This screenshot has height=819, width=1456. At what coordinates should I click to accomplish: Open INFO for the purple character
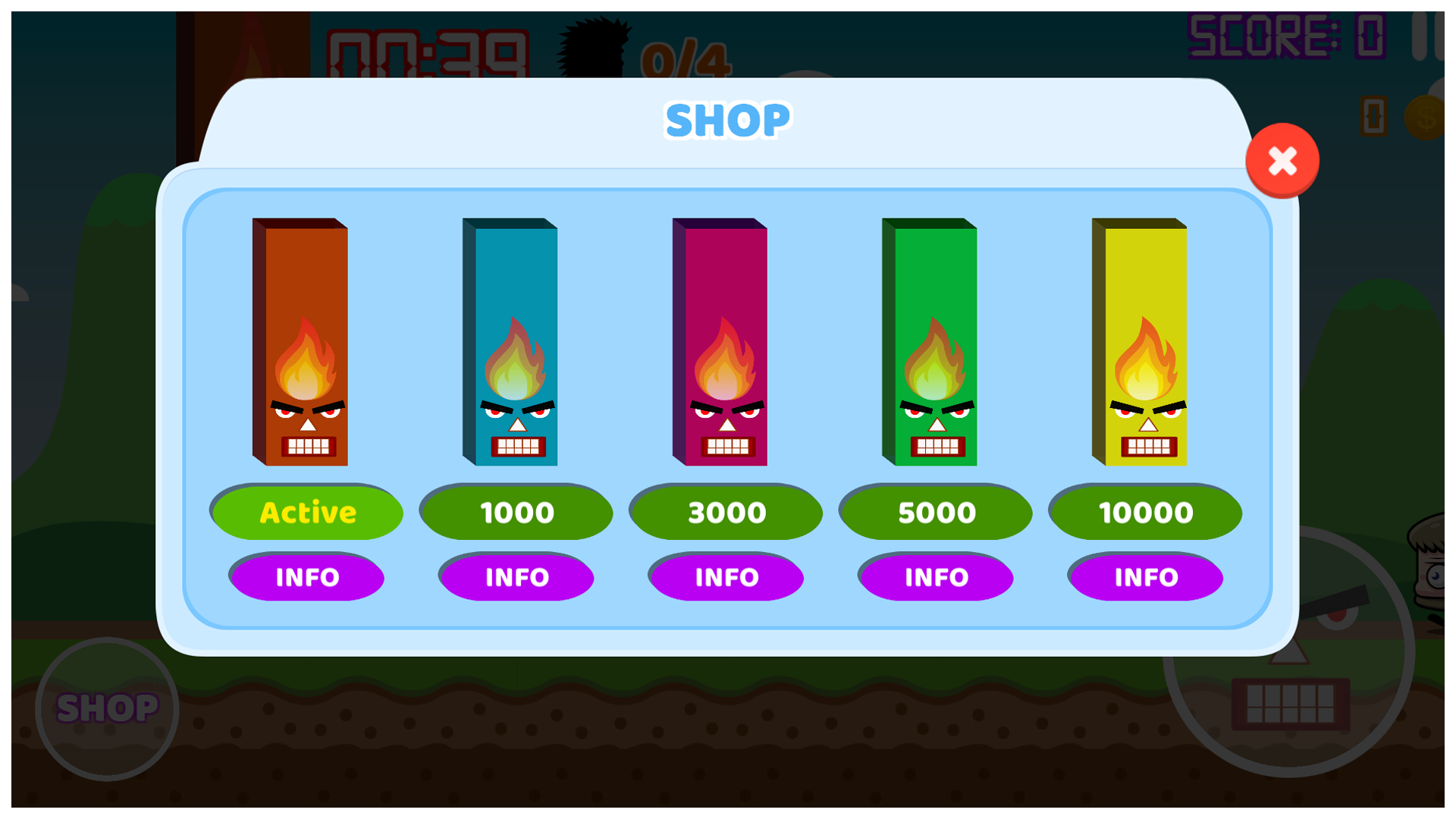[726, 577]
